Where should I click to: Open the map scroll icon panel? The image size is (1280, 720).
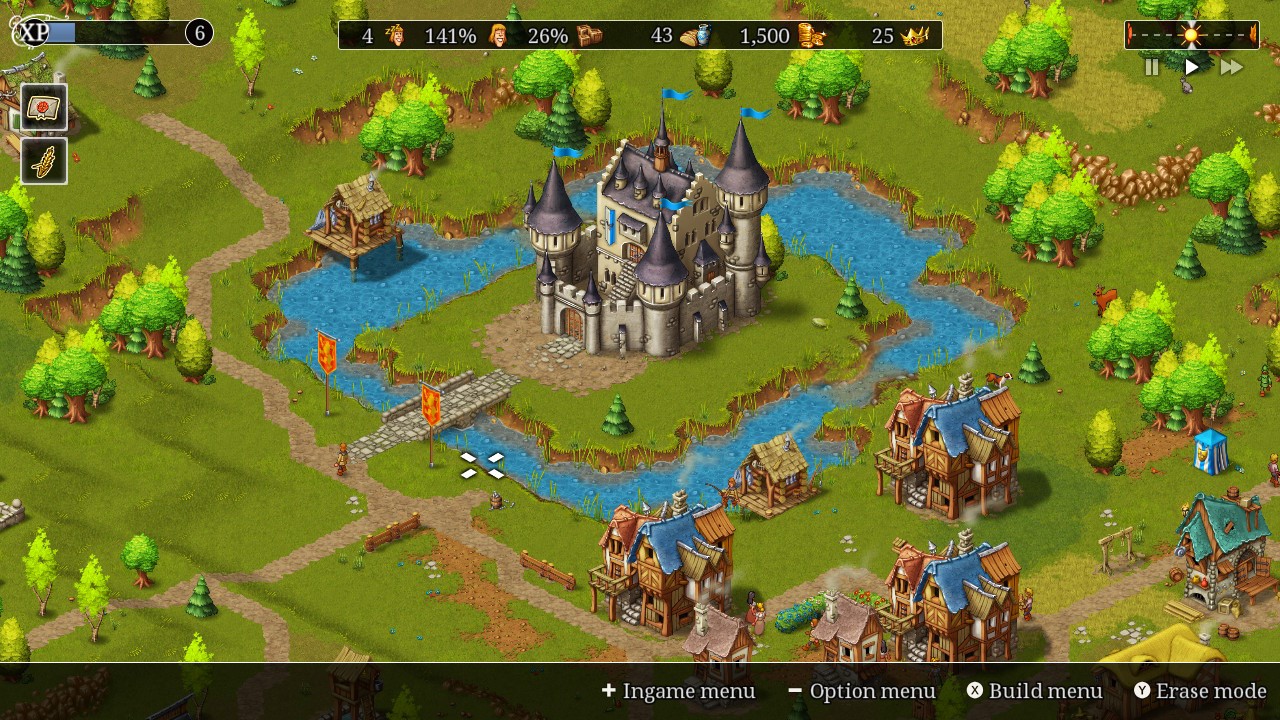click(44, 108)
